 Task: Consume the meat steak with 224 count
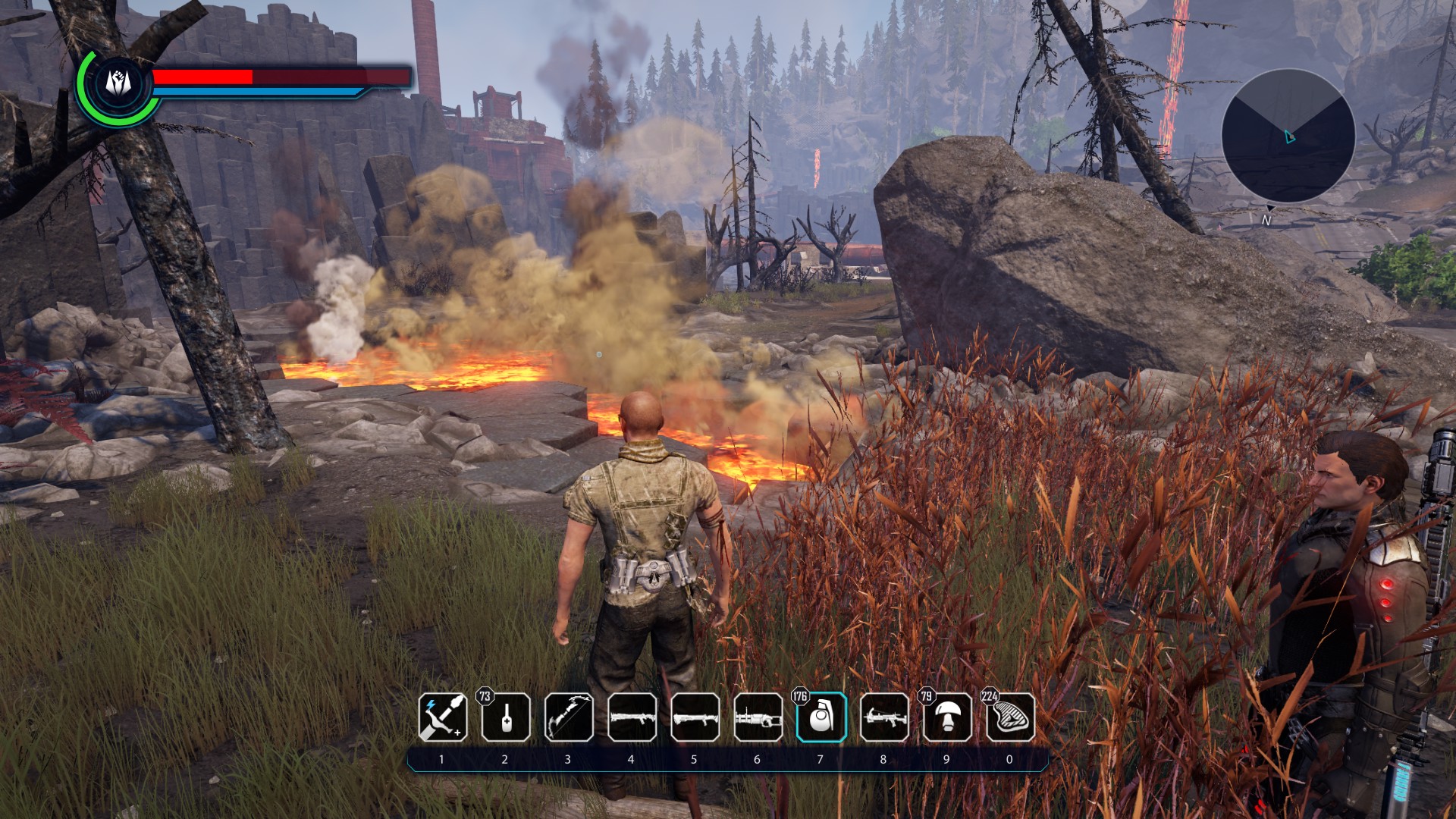(x=1010, y=717)
